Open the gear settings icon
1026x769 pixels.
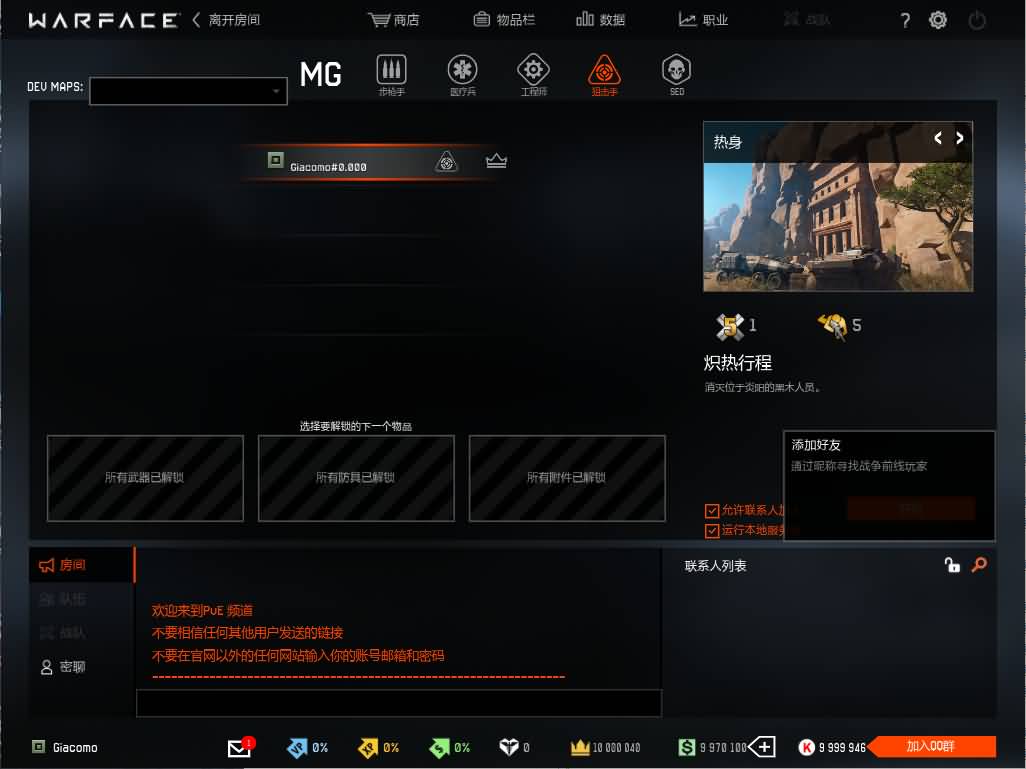point(938,20)
